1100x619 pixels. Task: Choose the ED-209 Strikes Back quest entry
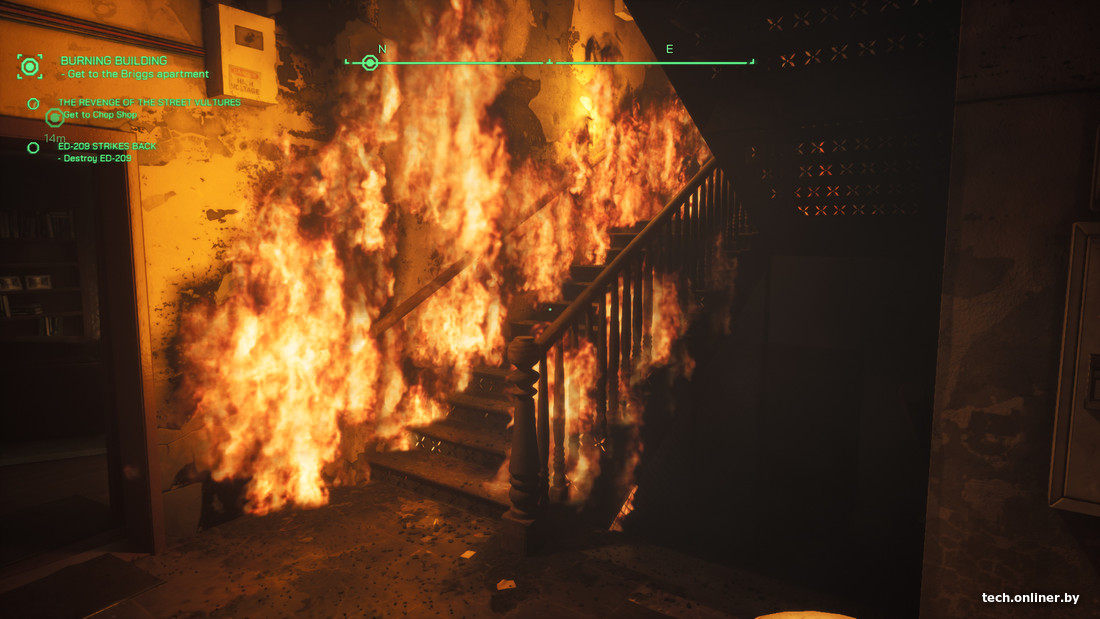(107, 147)
